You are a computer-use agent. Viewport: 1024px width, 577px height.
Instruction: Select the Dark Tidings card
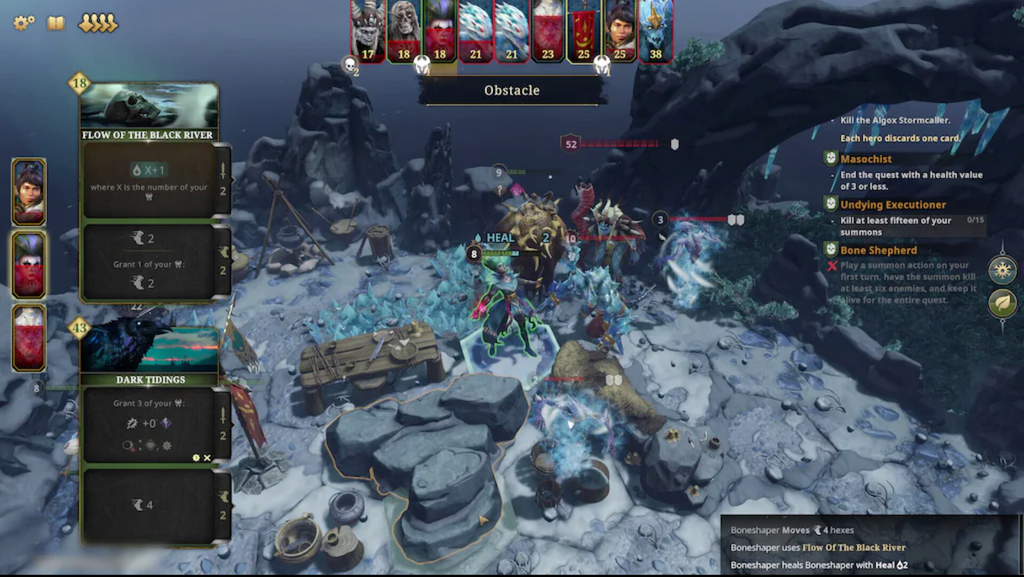pos(149,357)
